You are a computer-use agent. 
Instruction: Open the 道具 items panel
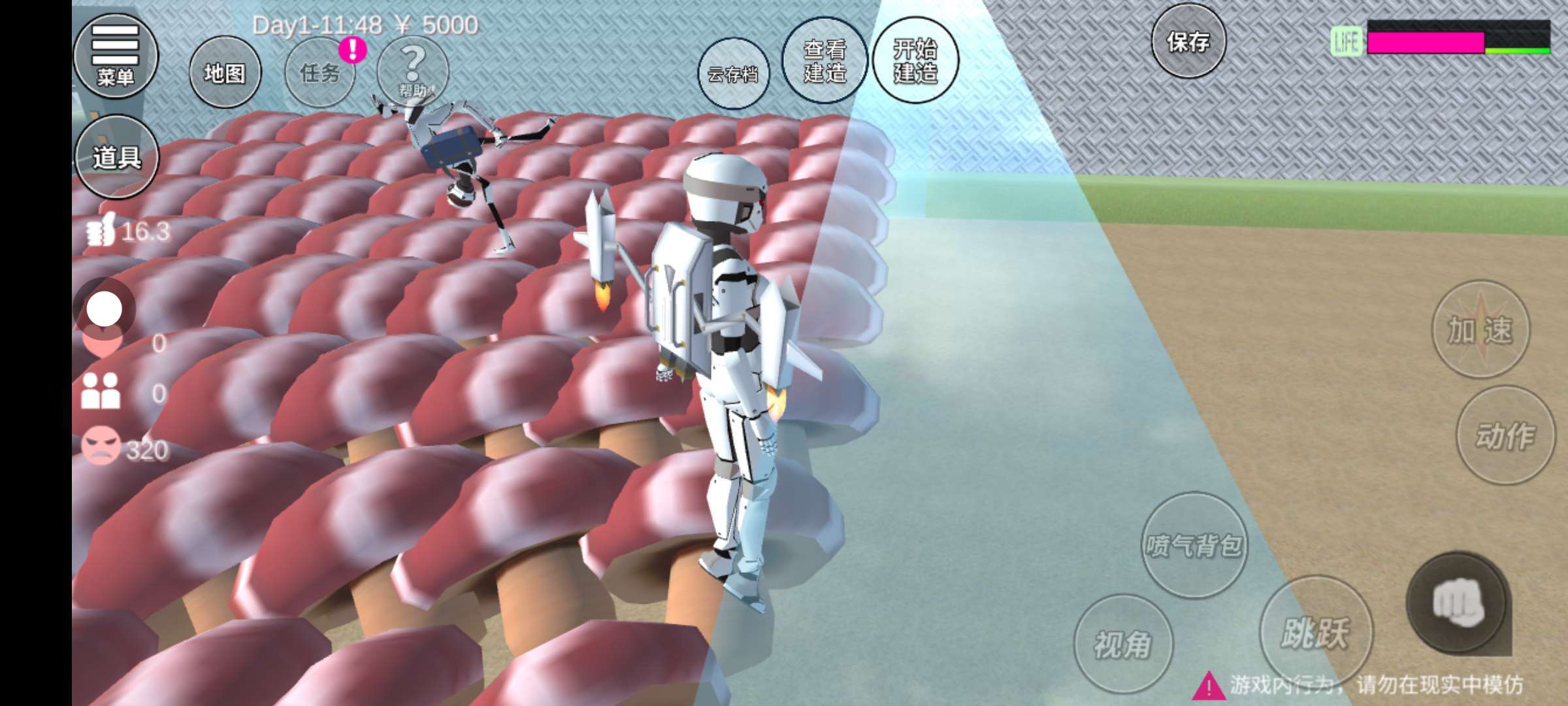[x=117, y=157]
